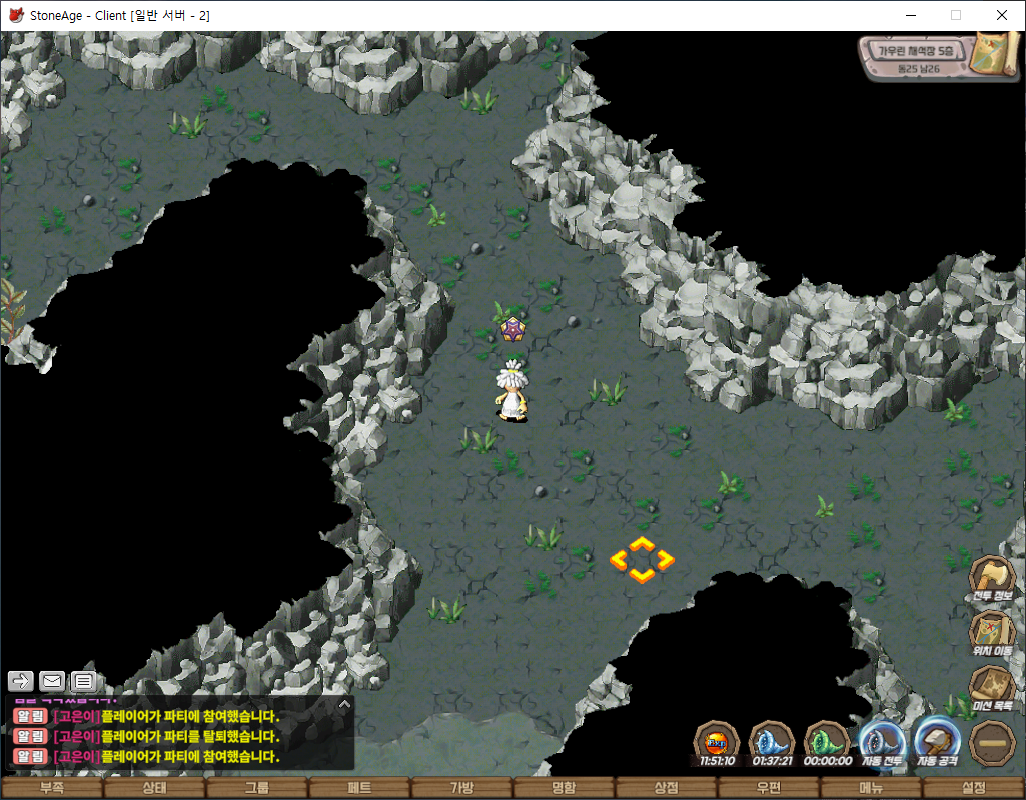Click the arrow icon above the chat
Screen dimensions: 1026x800
[x=21, y=681]
